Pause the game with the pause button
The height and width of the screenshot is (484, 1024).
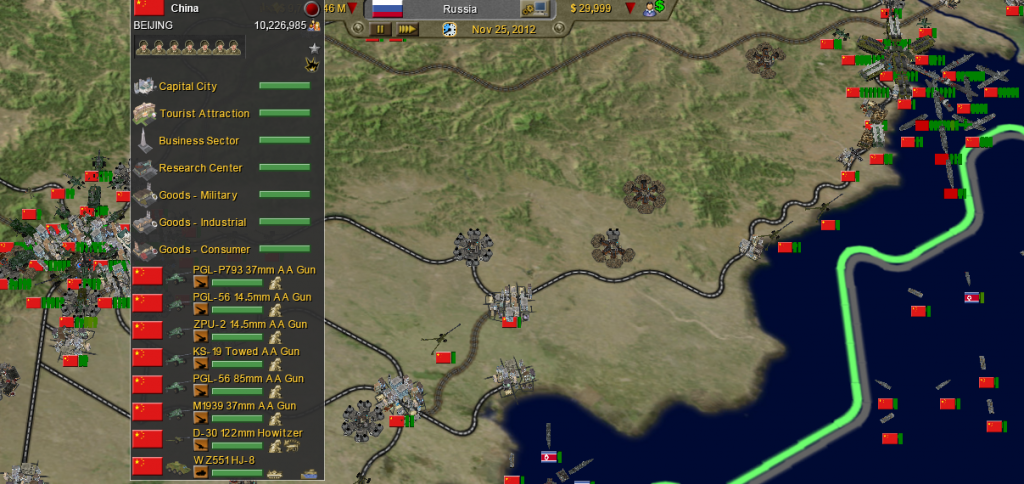click(x=380, y=29)
